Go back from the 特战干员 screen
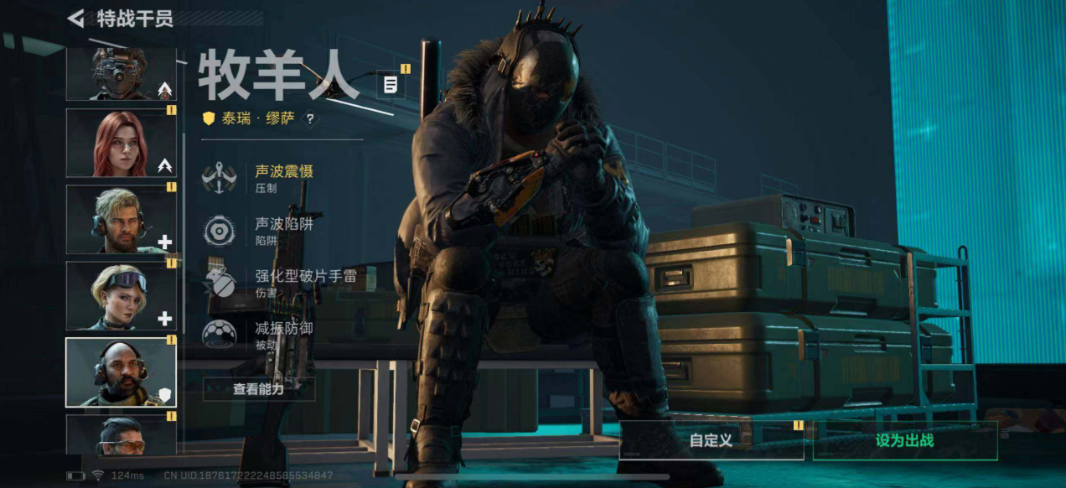Viewport: 1066px width, 488px height. pos(76,18)
